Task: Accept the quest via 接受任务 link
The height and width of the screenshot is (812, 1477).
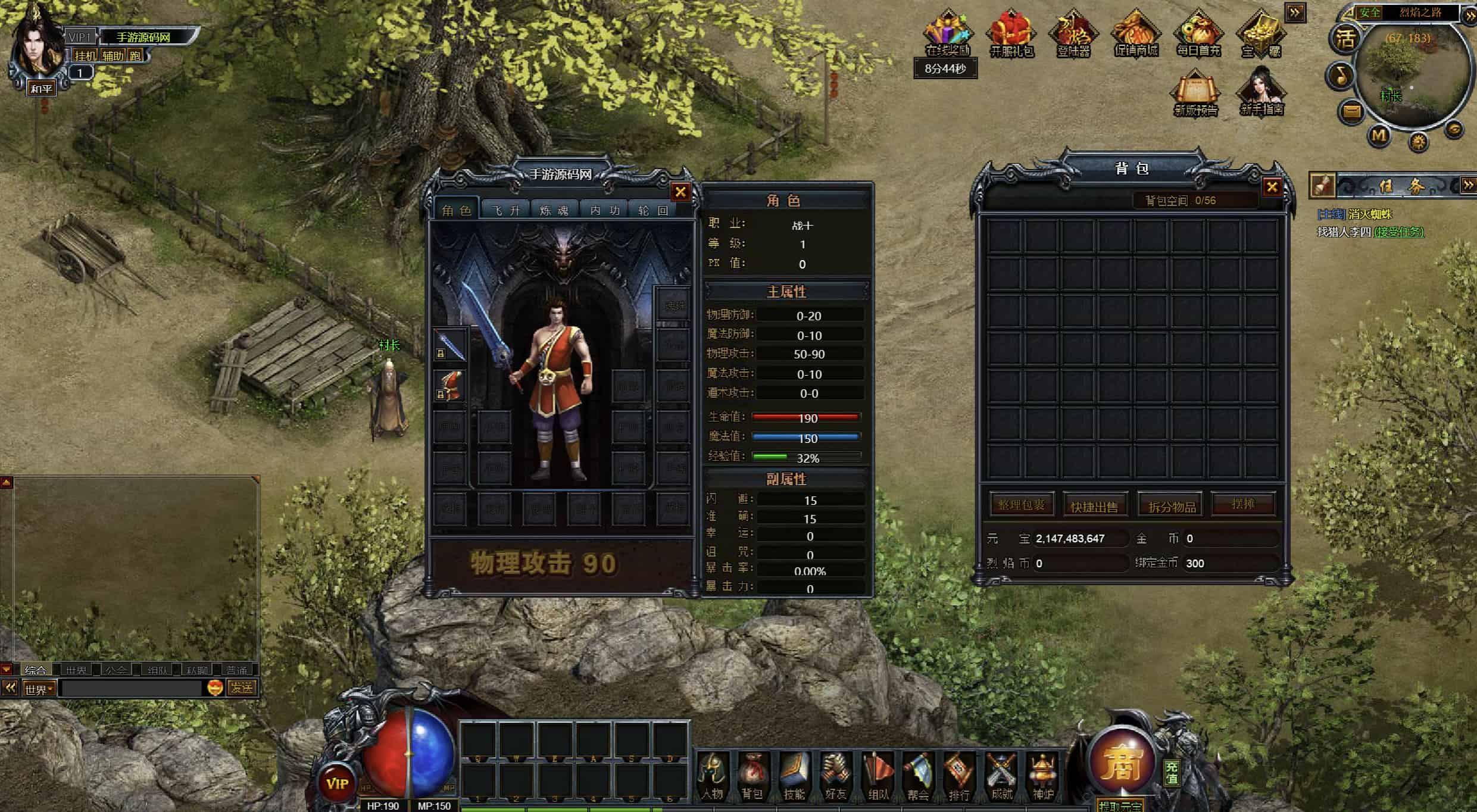Action: (1399, 232)
